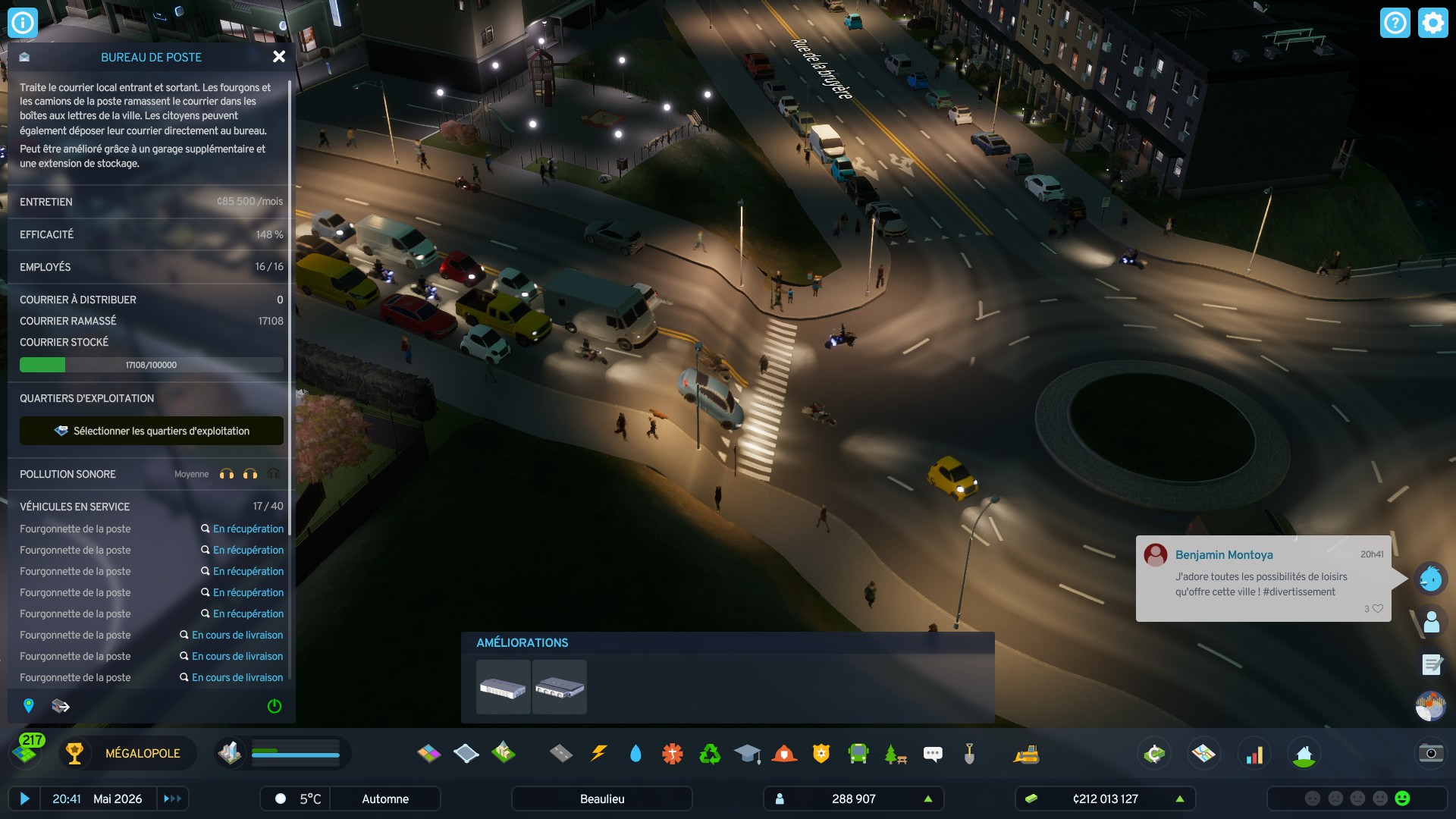Toggle info views with the top-left i button
Image resolution: width=1456 pixels, height=819 pixels.
click(21, 22)
